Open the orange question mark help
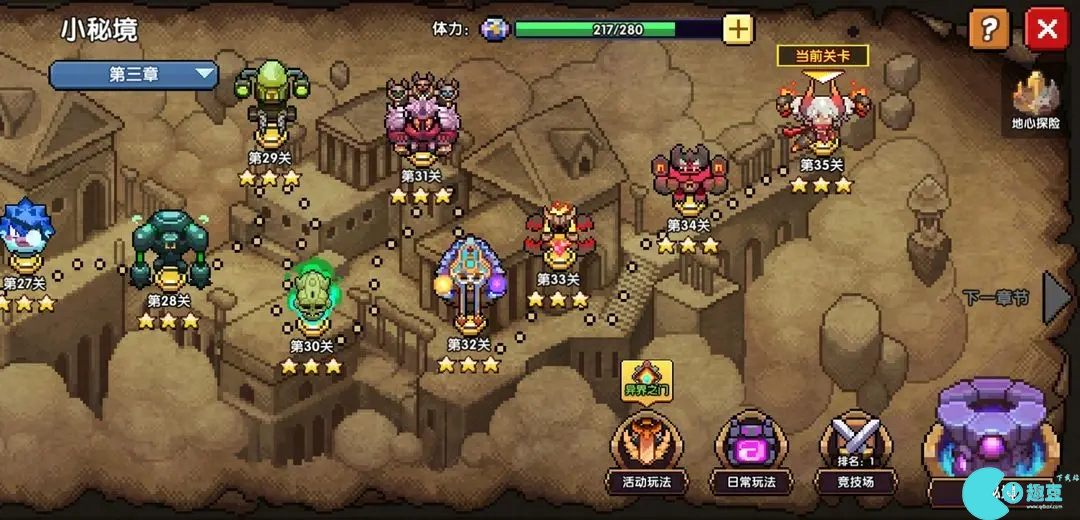Viewport: 1080px width, 520px height. click(989, 29)
